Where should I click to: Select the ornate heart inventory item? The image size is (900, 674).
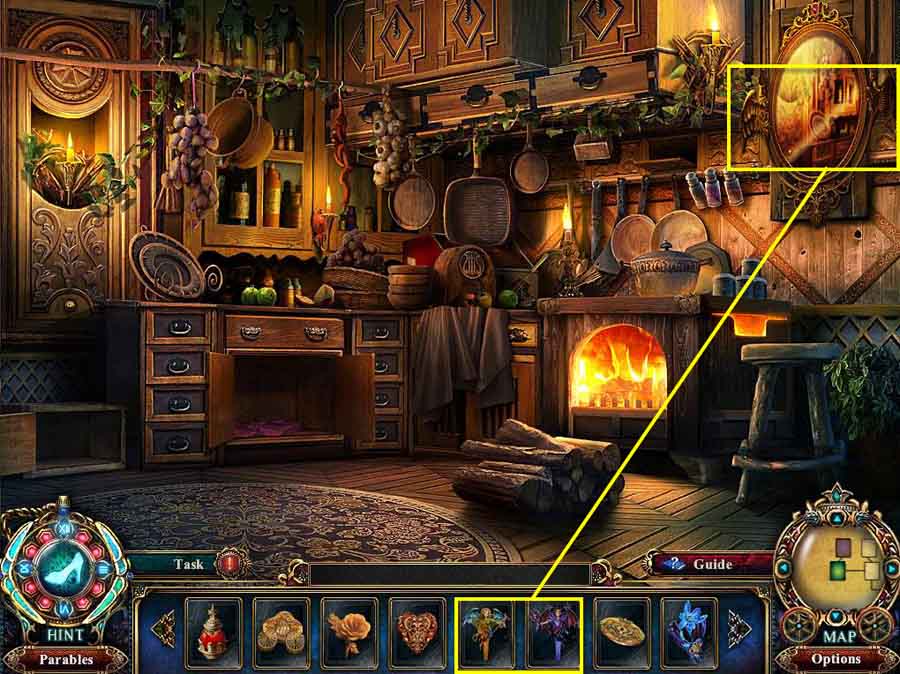point(417,631)
